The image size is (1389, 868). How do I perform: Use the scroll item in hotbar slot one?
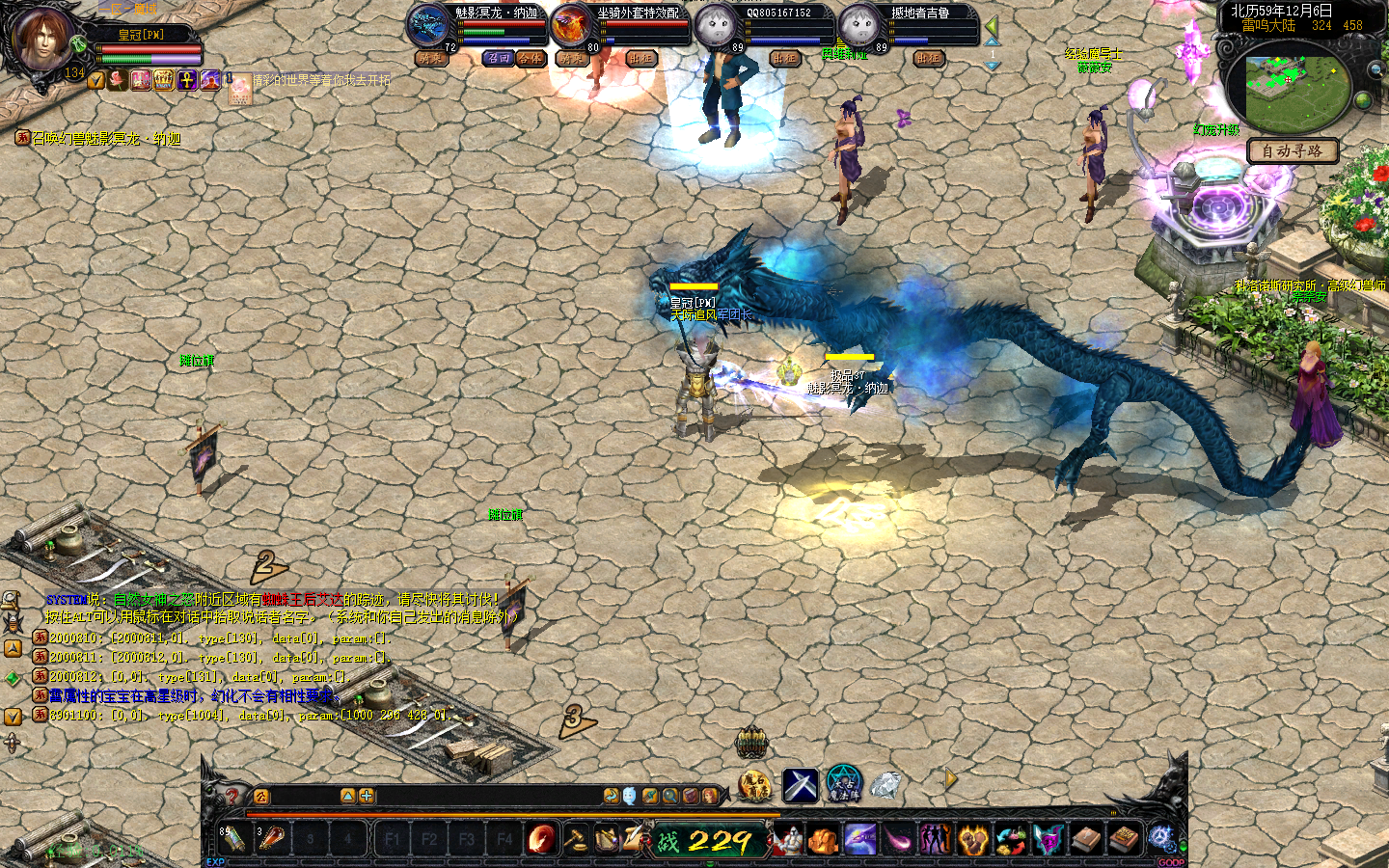point(234,838)
